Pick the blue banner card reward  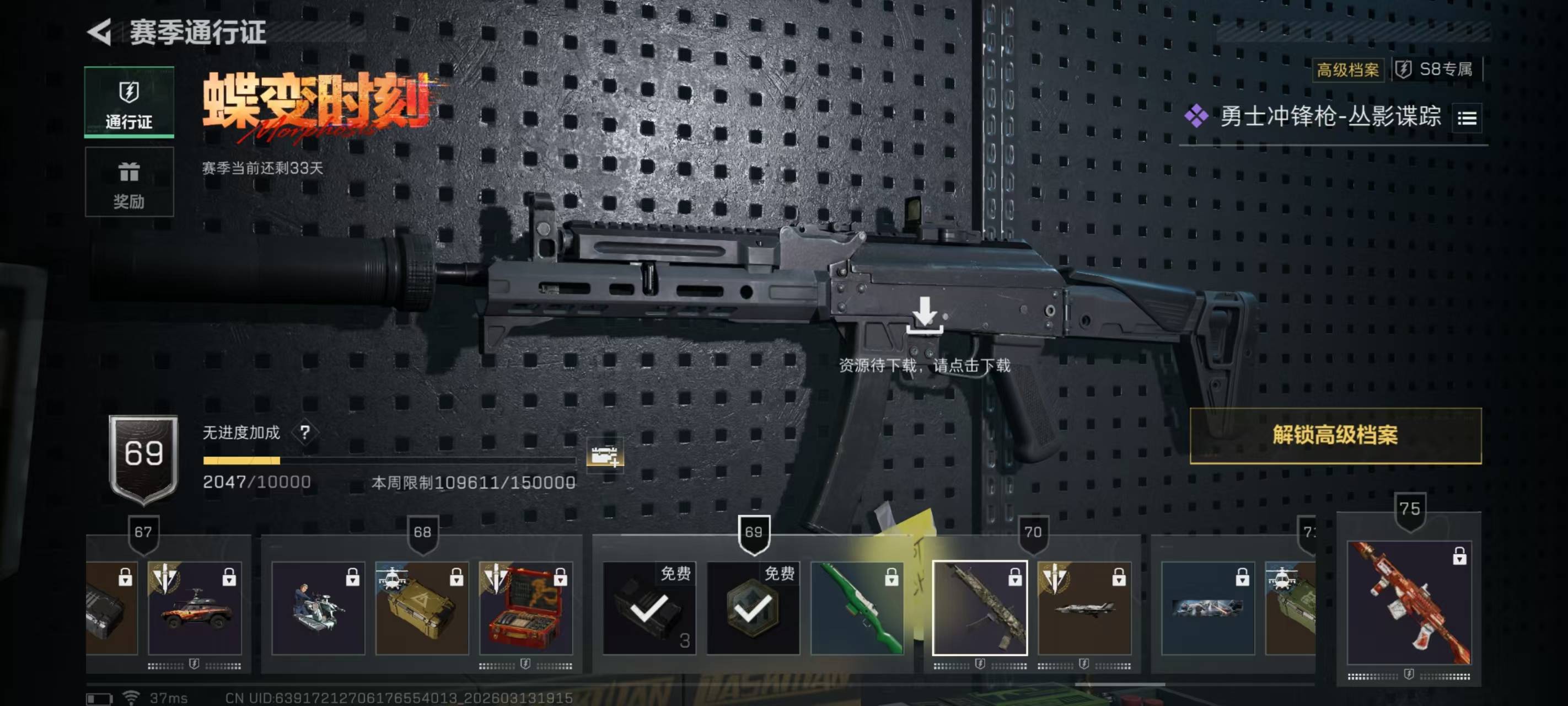click(x=1207, y=608)
